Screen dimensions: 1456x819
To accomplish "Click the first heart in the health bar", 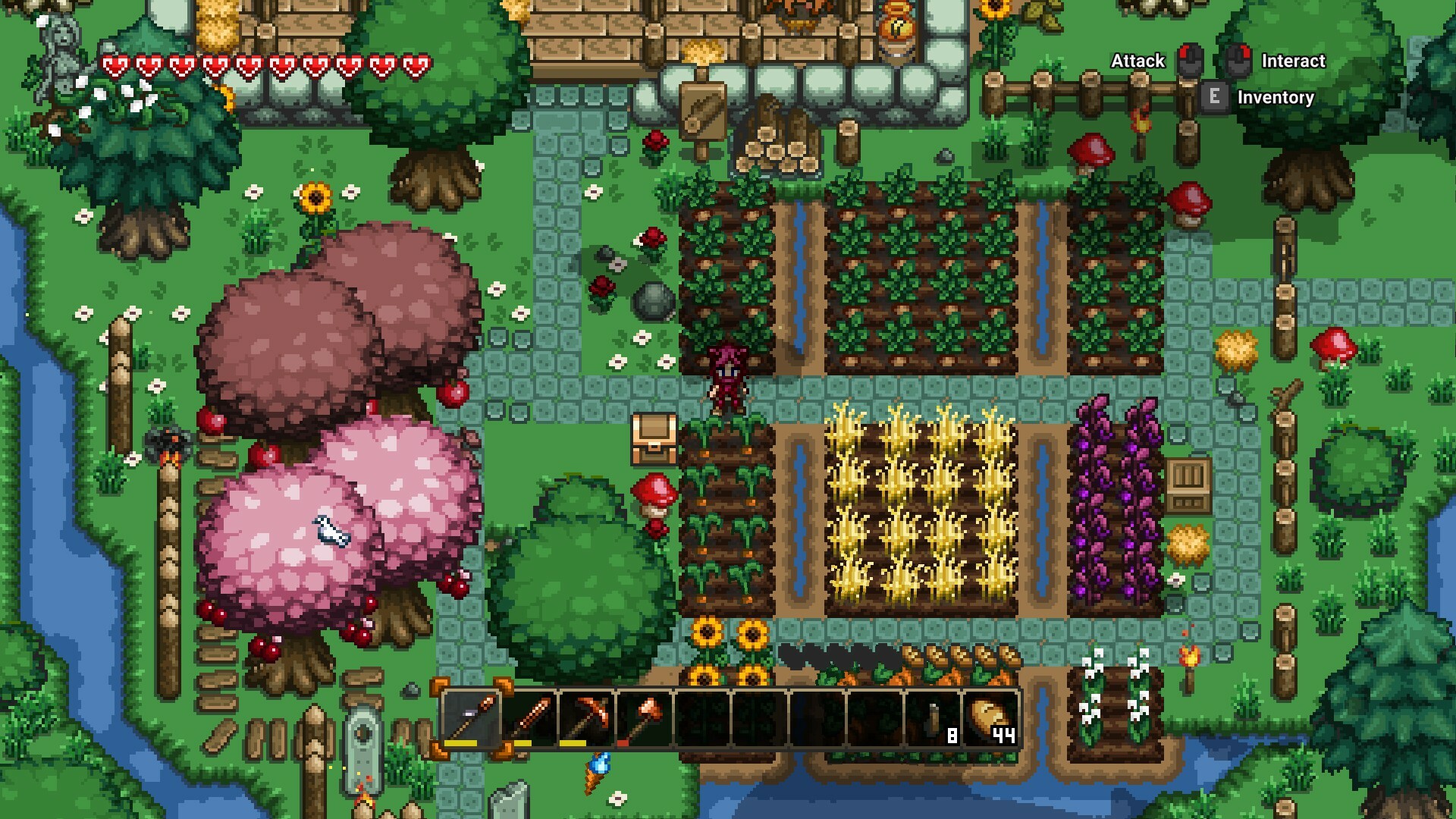I will tap(115, 65).
